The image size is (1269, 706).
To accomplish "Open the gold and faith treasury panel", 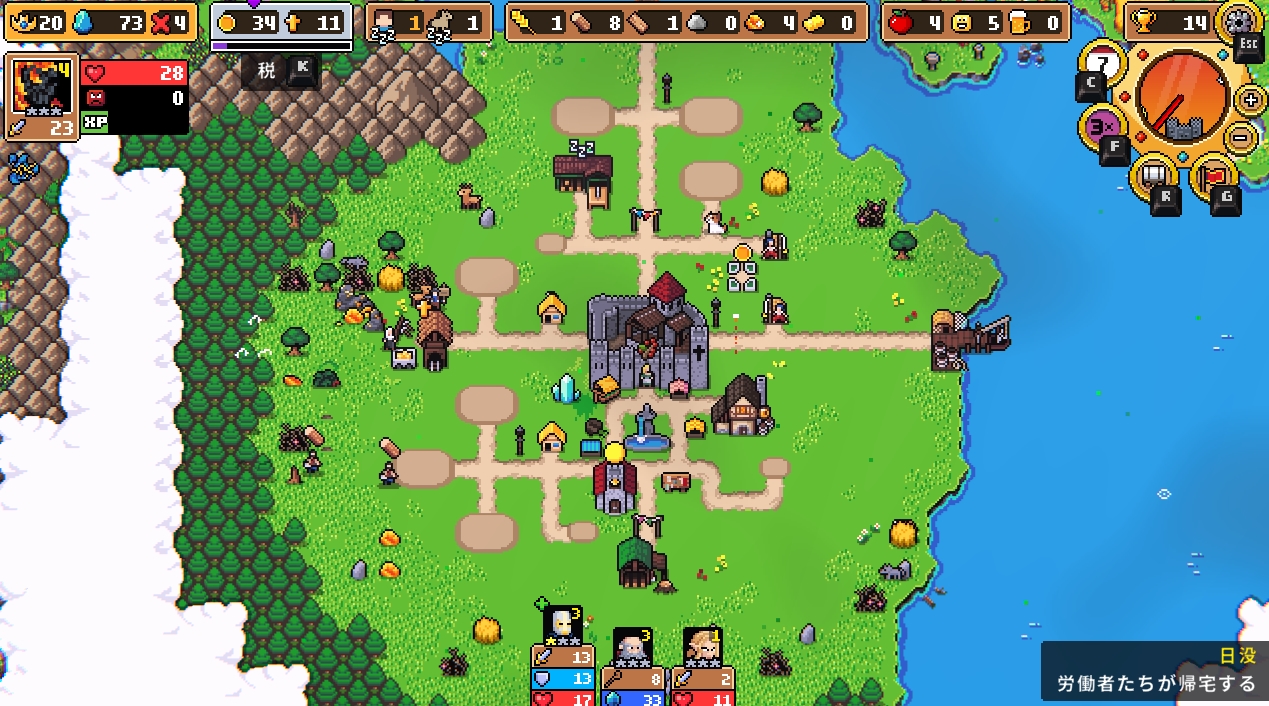I will click(x=281, y=22).
